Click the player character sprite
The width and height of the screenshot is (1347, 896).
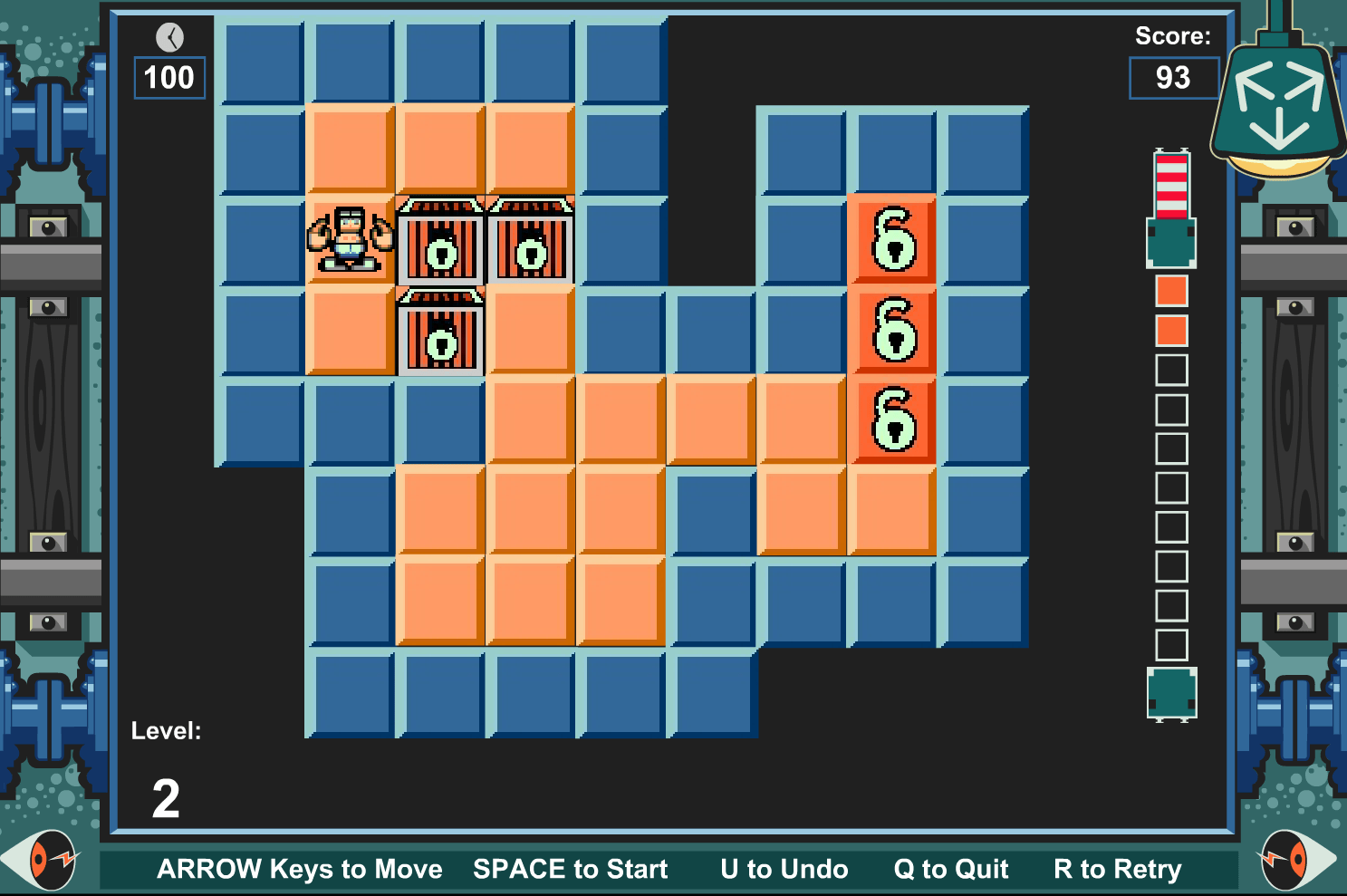[x=350, y=240]
